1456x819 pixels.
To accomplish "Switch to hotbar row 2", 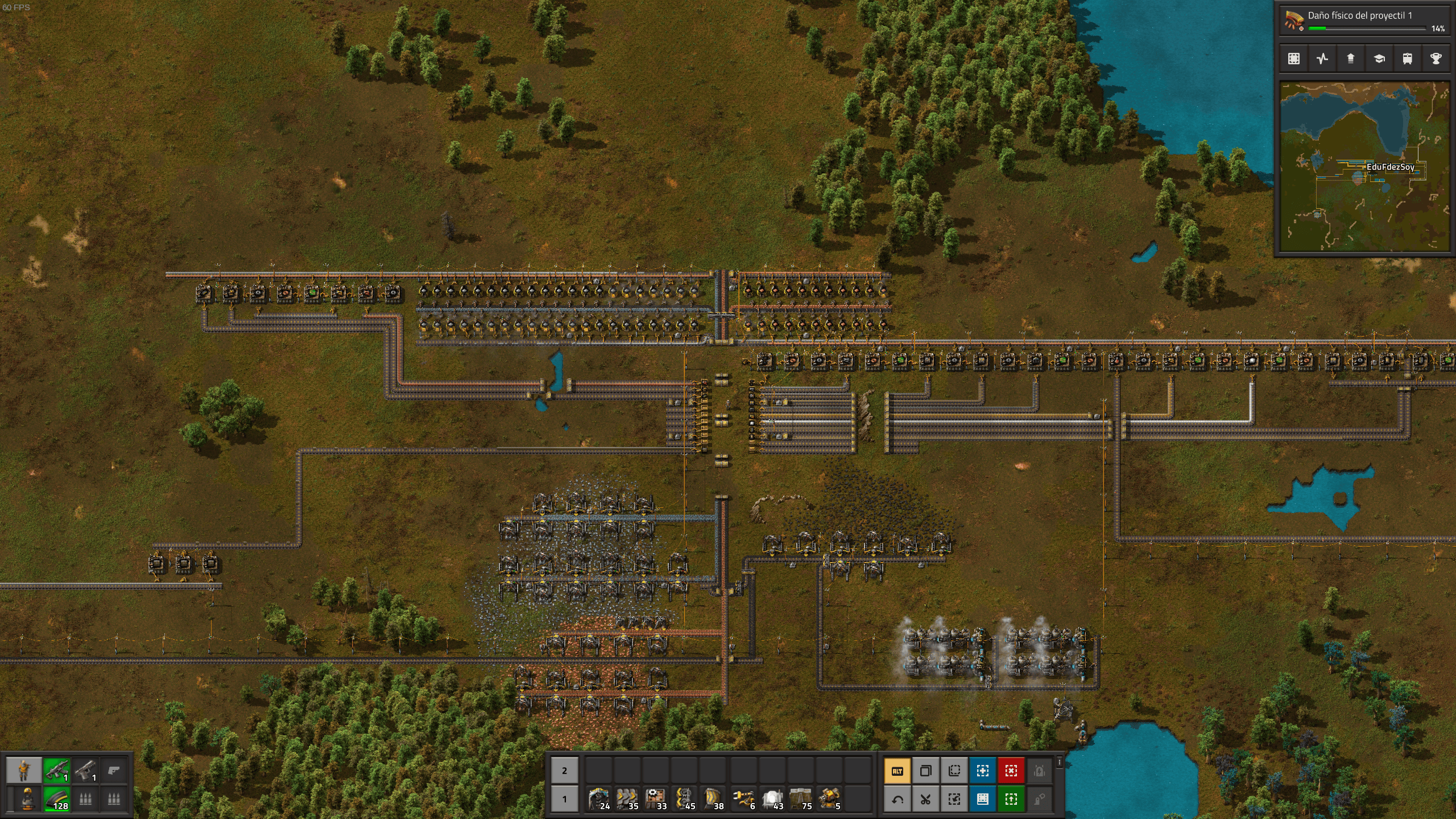I will pyautogui.click(x=564, y=771).
